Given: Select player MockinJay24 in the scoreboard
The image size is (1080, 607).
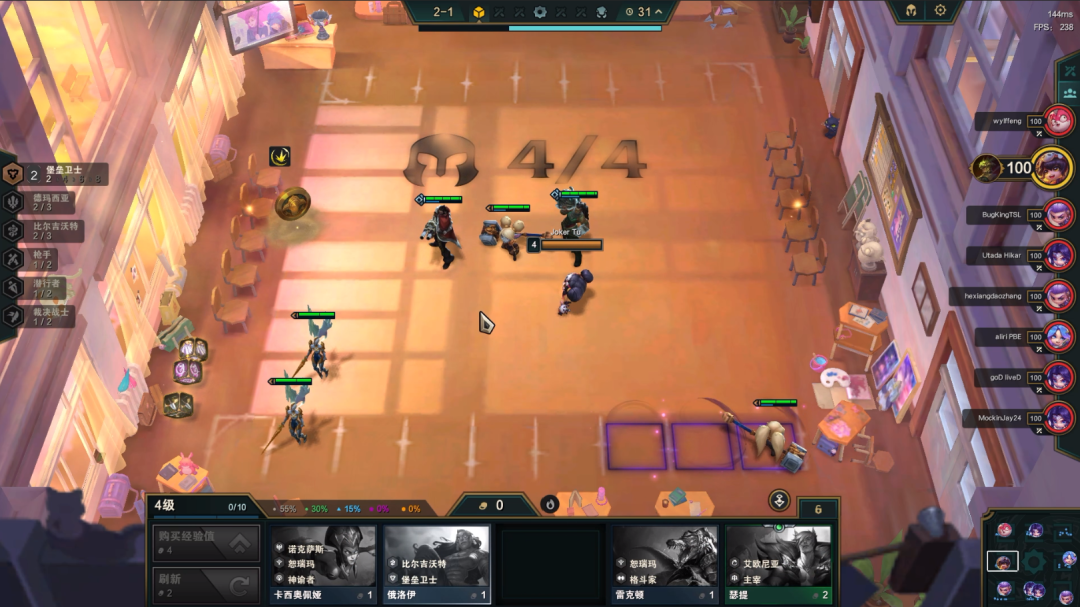Looking at the screenshot, I should tap(1058, 417).
